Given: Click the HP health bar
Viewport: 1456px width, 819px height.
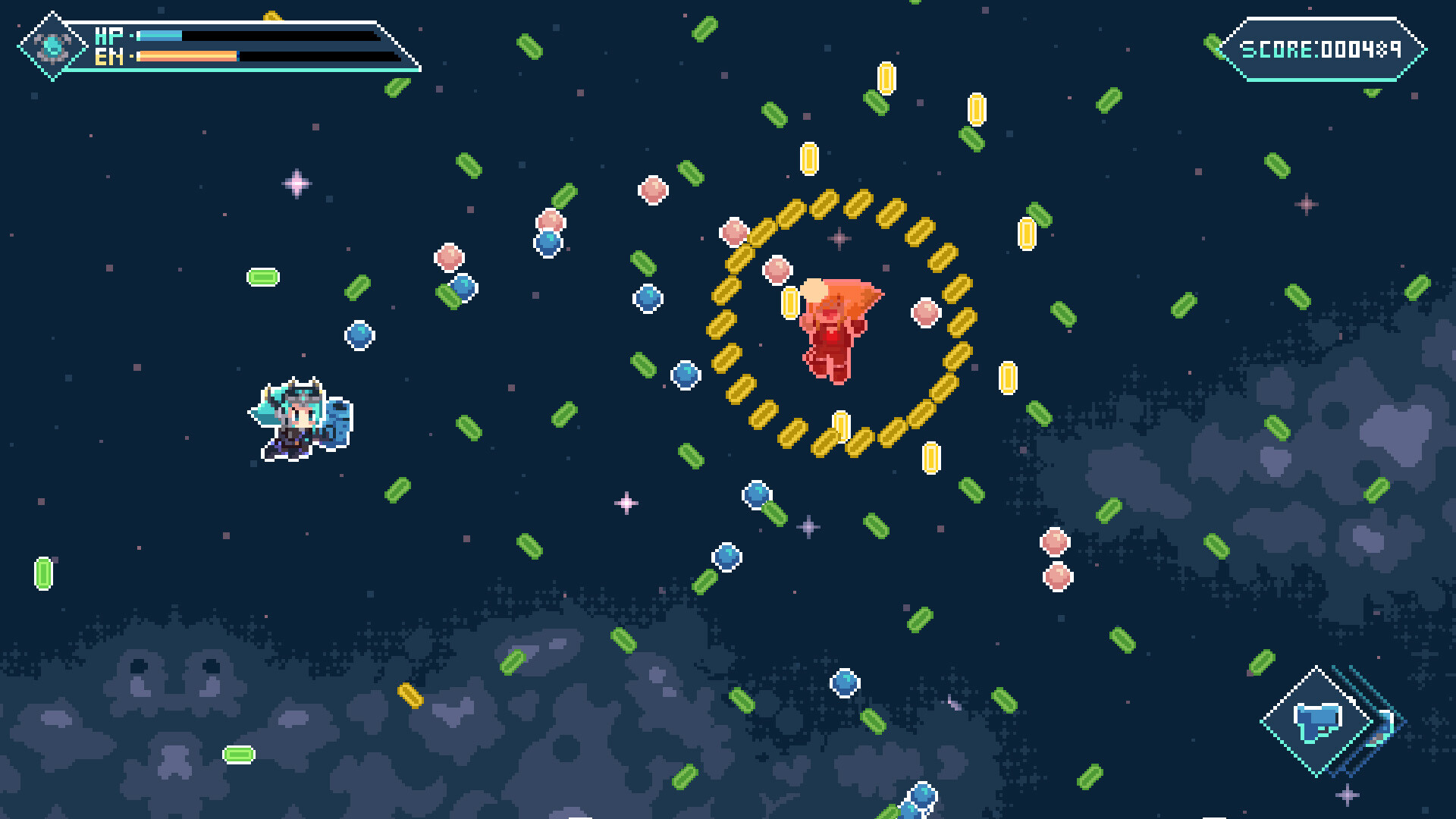Looking at the screenshot, I should click(x=161, y=34).
